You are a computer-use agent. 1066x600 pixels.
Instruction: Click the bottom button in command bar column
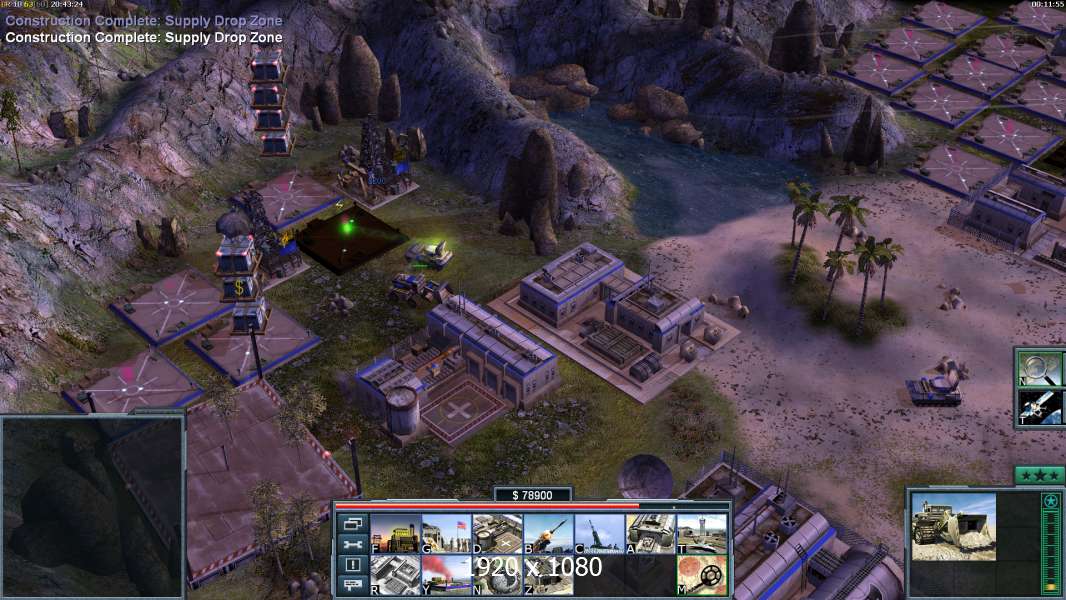pos(352,586)
